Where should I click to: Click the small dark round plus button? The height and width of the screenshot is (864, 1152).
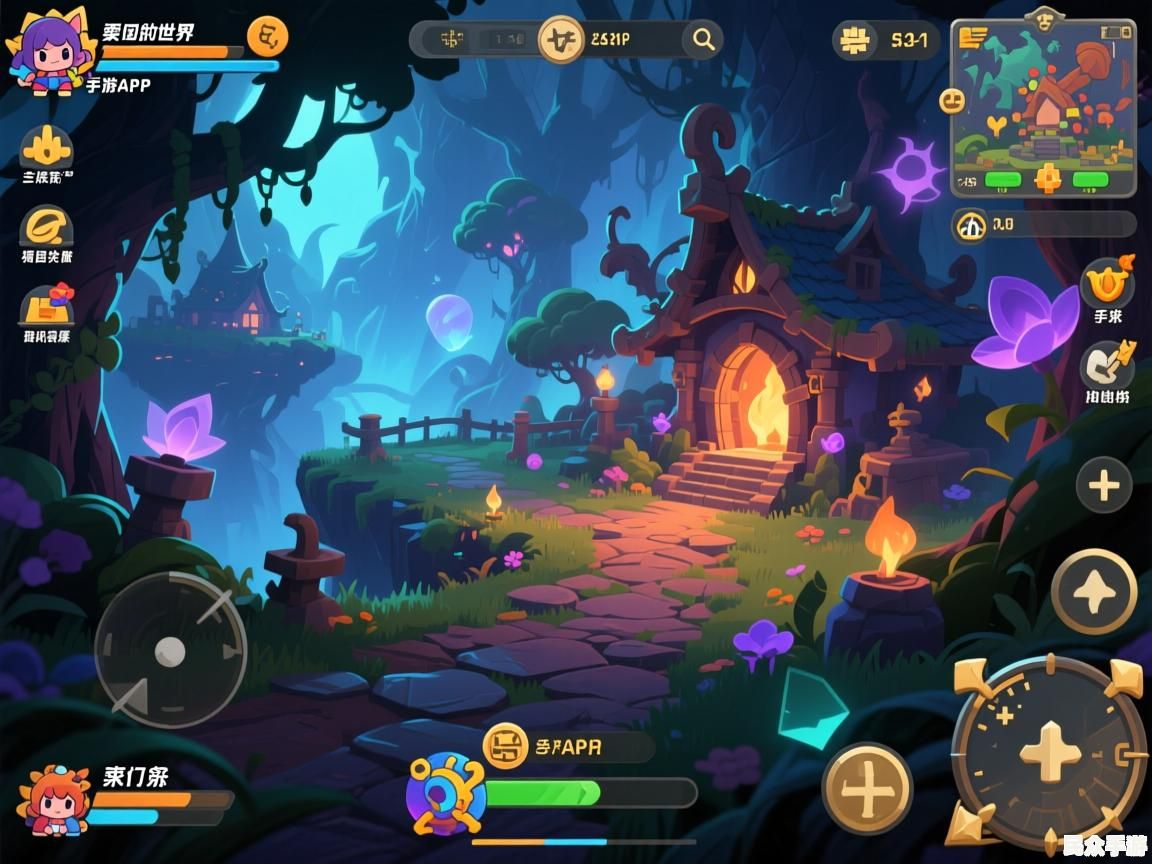[1103, 486]
